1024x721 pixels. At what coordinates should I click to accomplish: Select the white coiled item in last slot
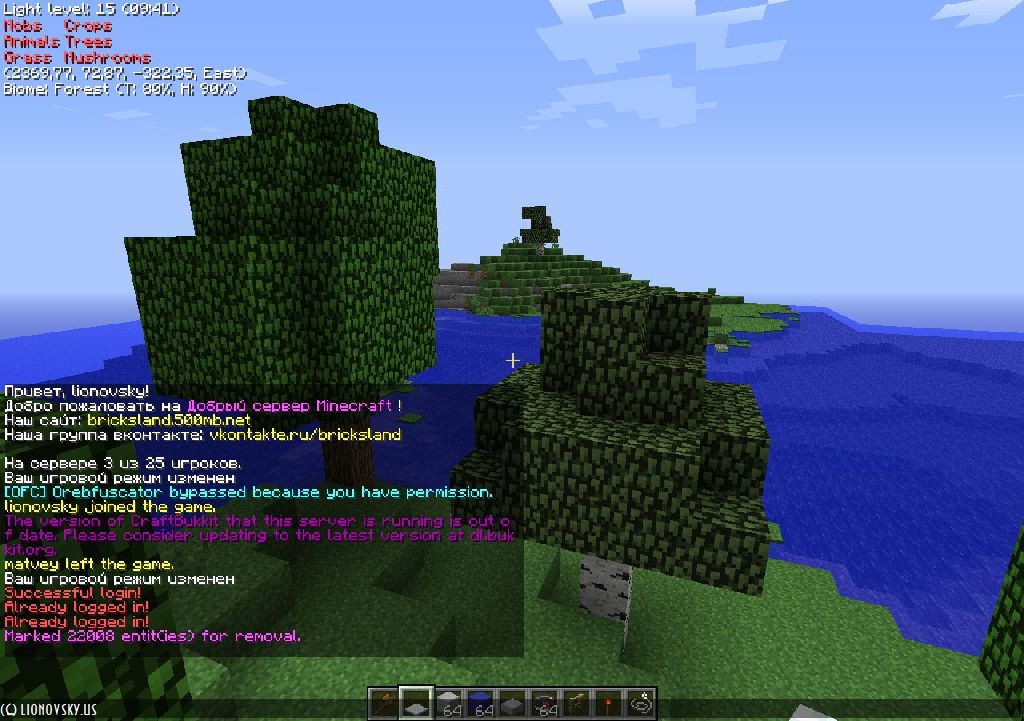[641, 704]
